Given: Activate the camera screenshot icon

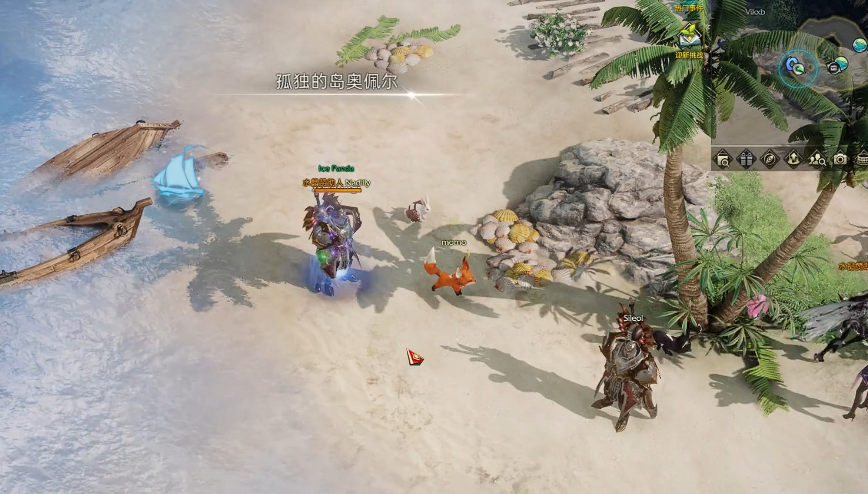Looking at the screenshot, I should [840, 158].
